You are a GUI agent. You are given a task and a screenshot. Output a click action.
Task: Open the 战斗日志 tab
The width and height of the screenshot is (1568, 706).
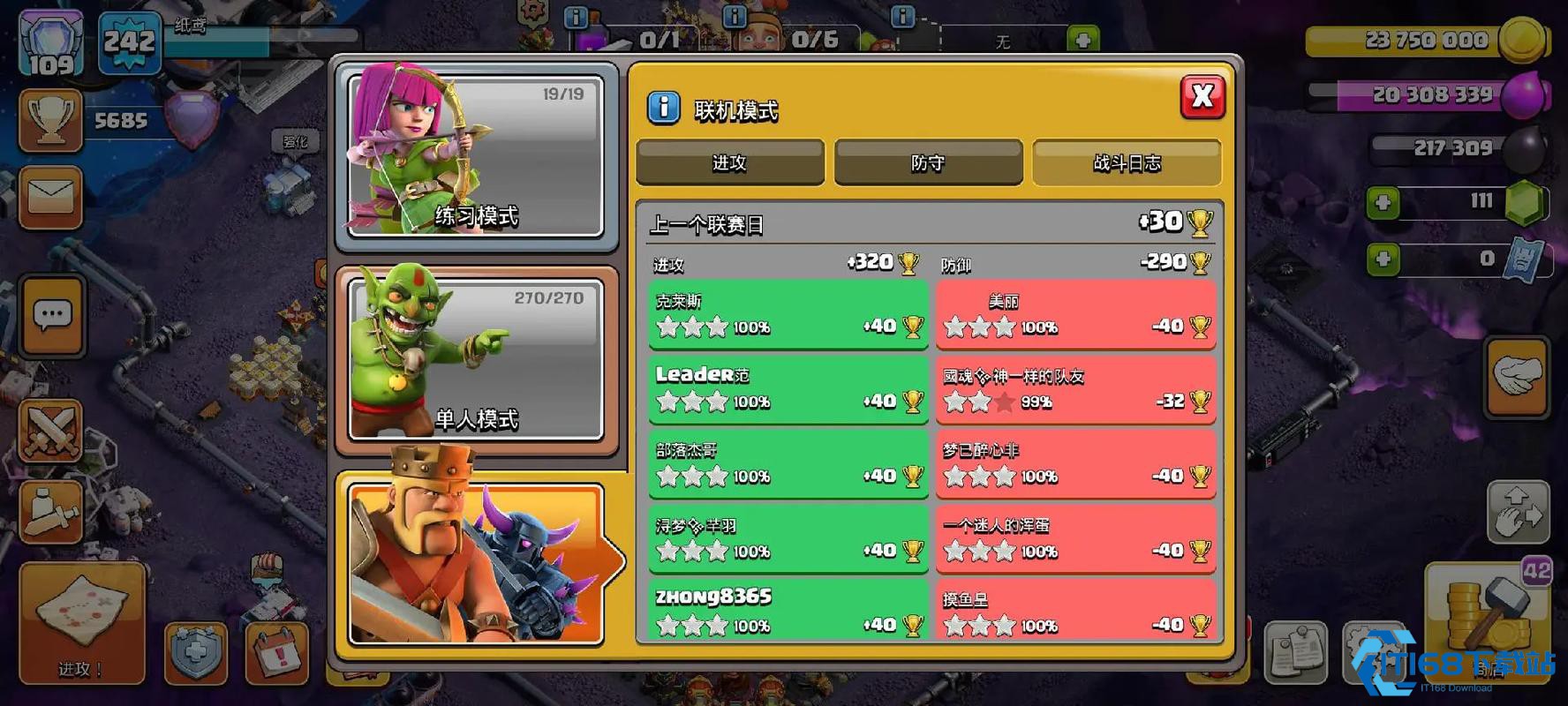[x=1127, y=162]
